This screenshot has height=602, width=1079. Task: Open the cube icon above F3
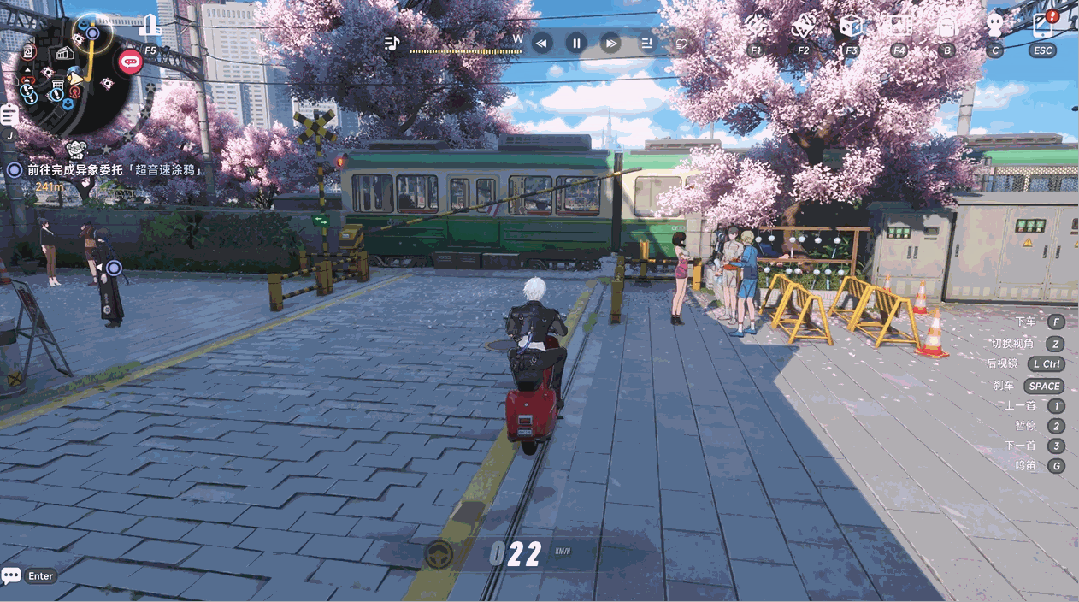(851, 26)
